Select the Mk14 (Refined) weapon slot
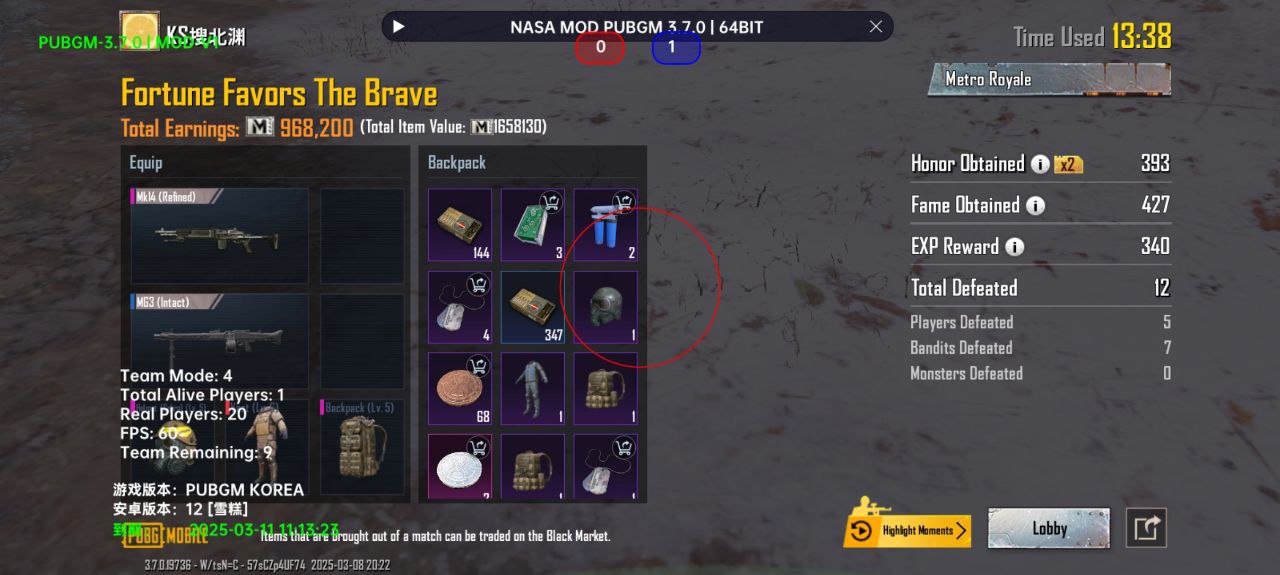Viewport: 1280px width, 575px height. coord(220,236)
